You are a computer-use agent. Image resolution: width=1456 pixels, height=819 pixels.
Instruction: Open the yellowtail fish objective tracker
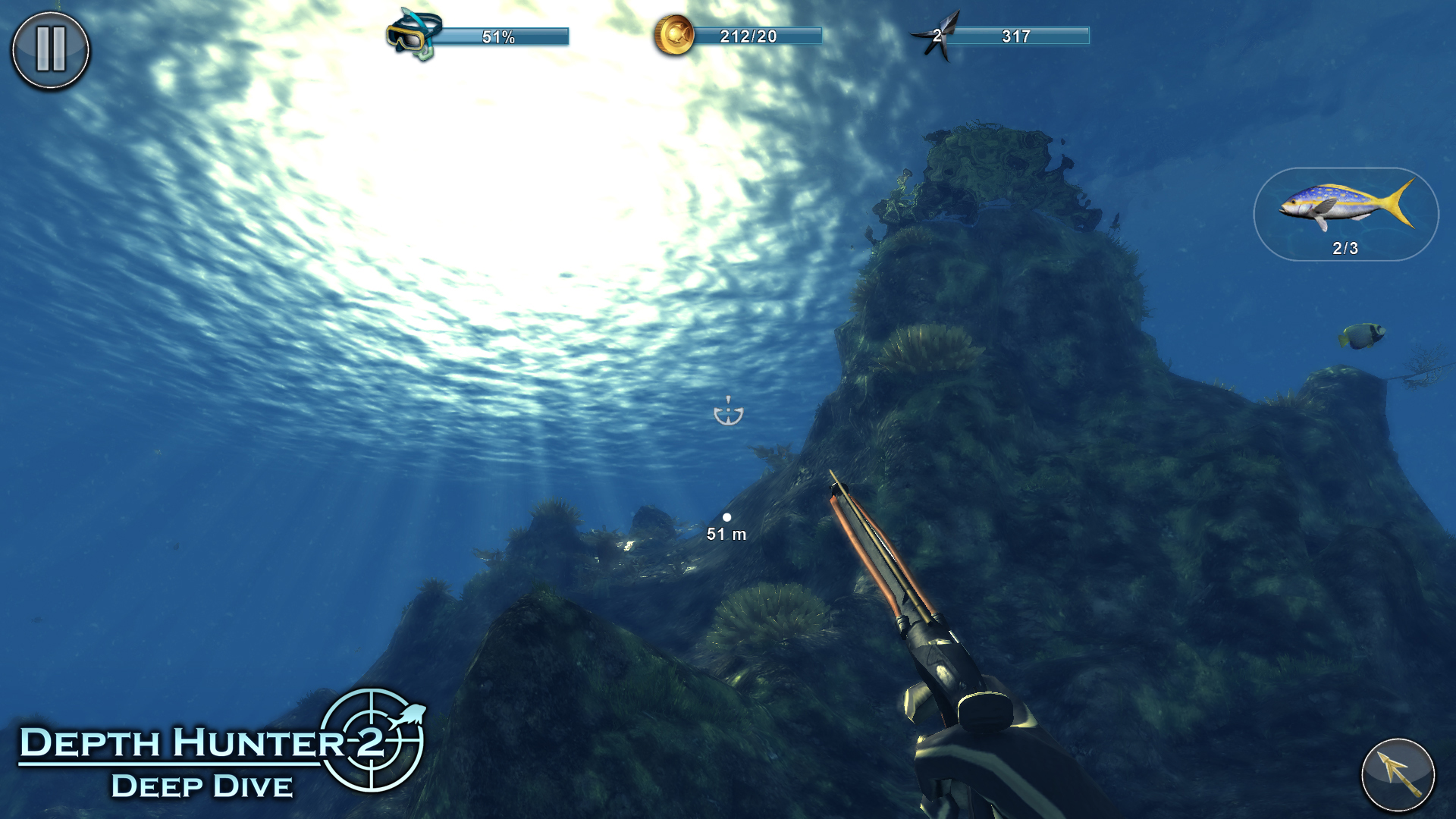pyautogui.click(x=1345, y=215)
